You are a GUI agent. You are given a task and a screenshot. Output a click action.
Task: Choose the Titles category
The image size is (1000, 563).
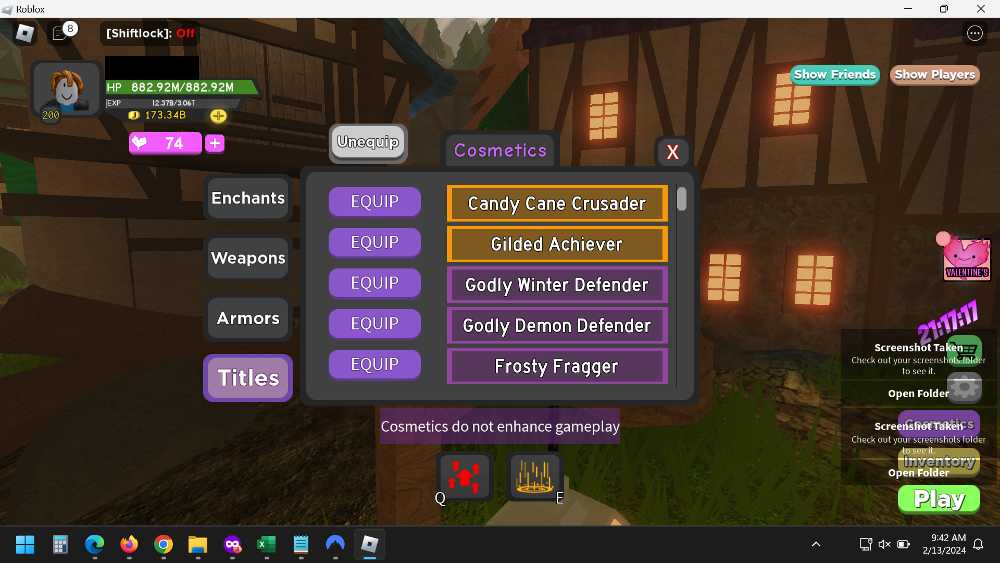[x=248, y=378]
